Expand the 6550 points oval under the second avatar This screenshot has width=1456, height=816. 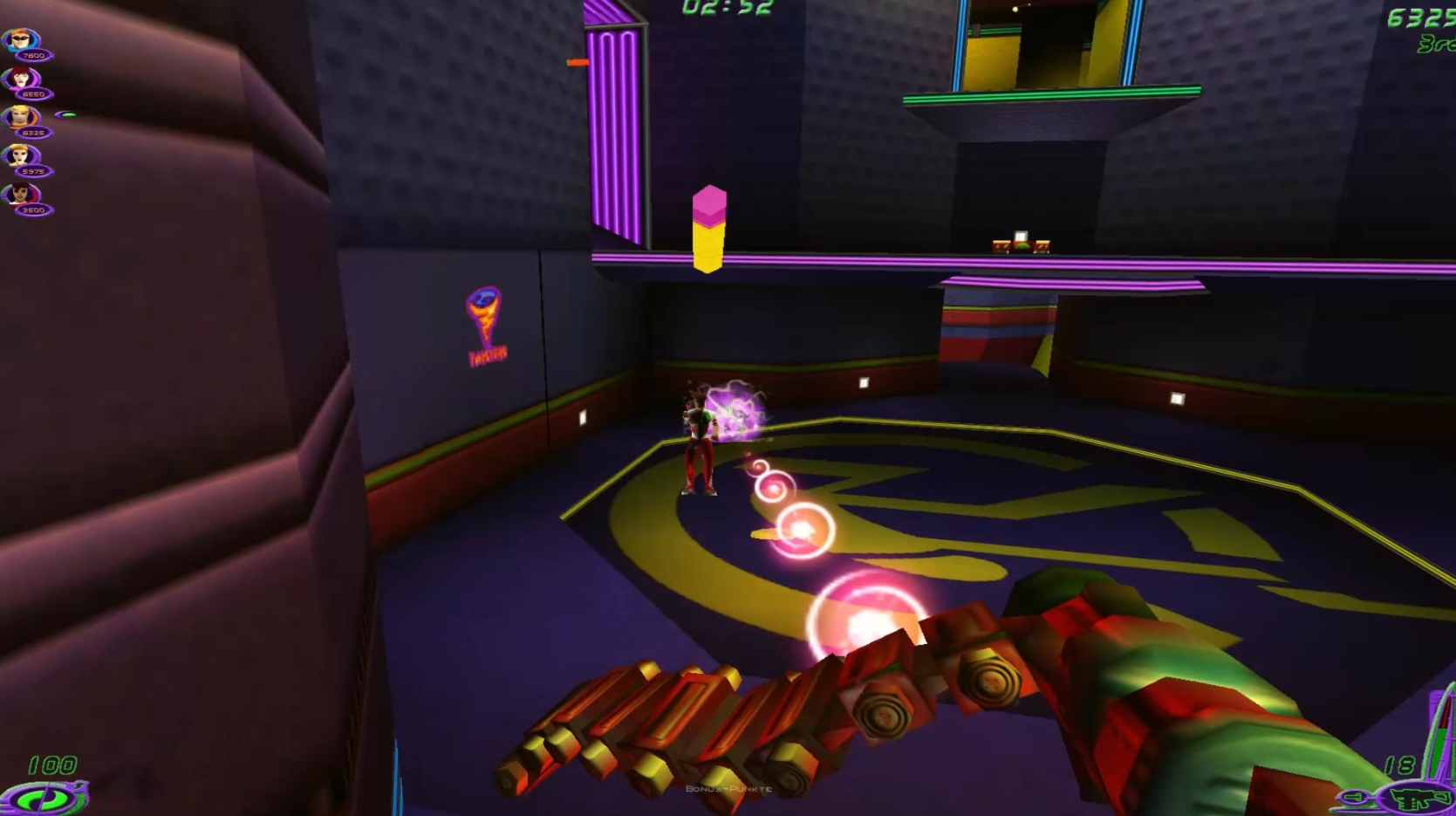(x=34, y=93)
